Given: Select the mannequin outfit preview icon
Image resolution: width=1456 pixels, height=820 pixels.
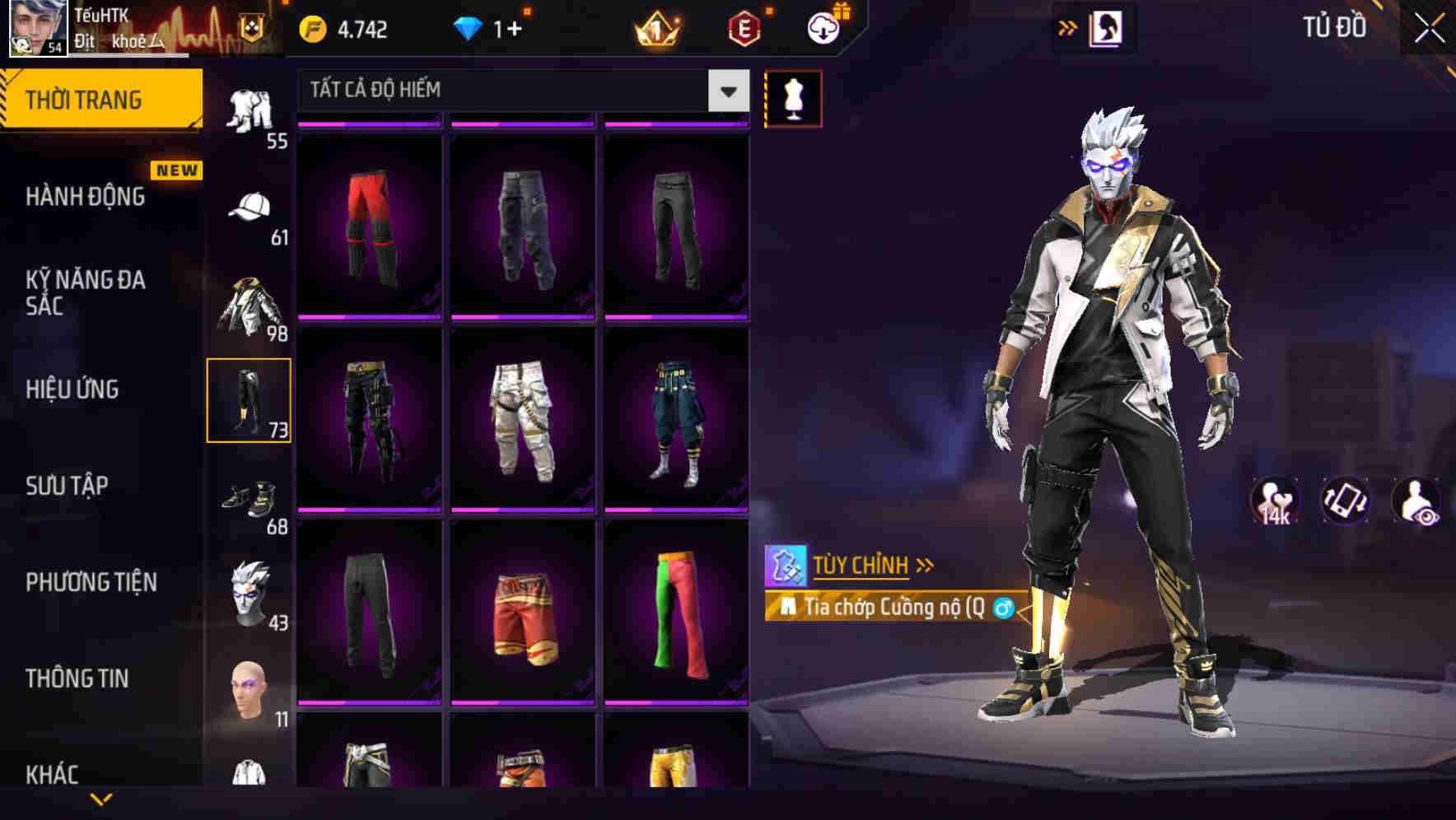Looking at the screenshot, I should click(793, 97).
